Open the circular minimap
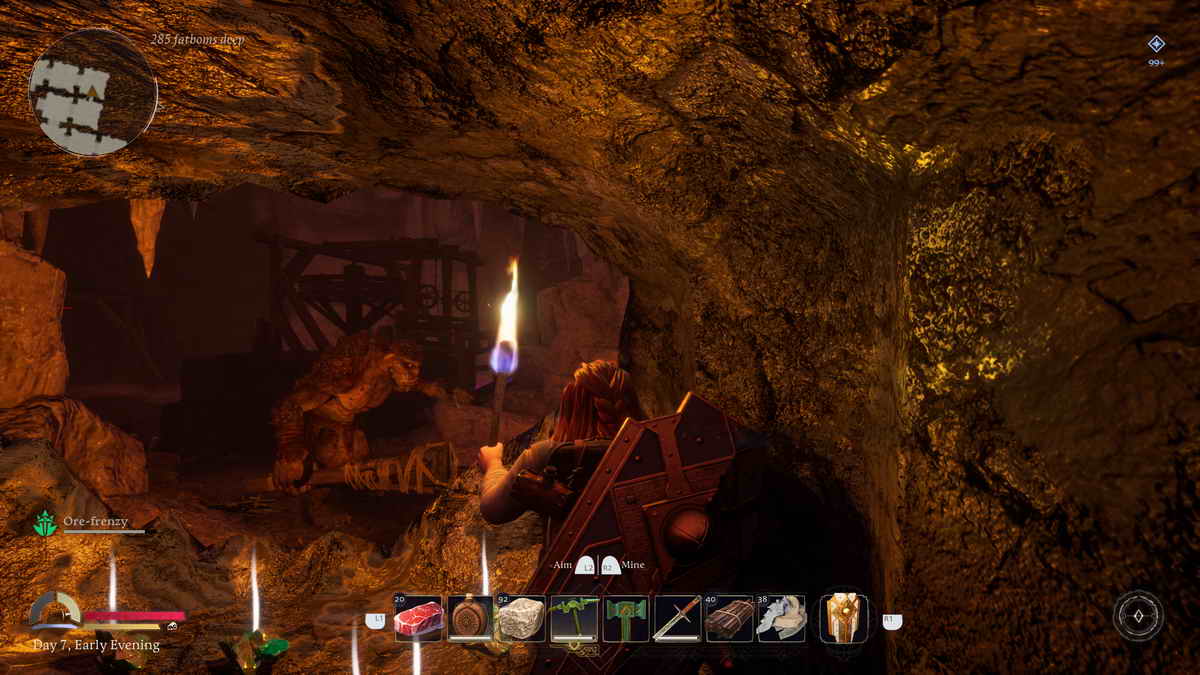 (x=92, y=92)
